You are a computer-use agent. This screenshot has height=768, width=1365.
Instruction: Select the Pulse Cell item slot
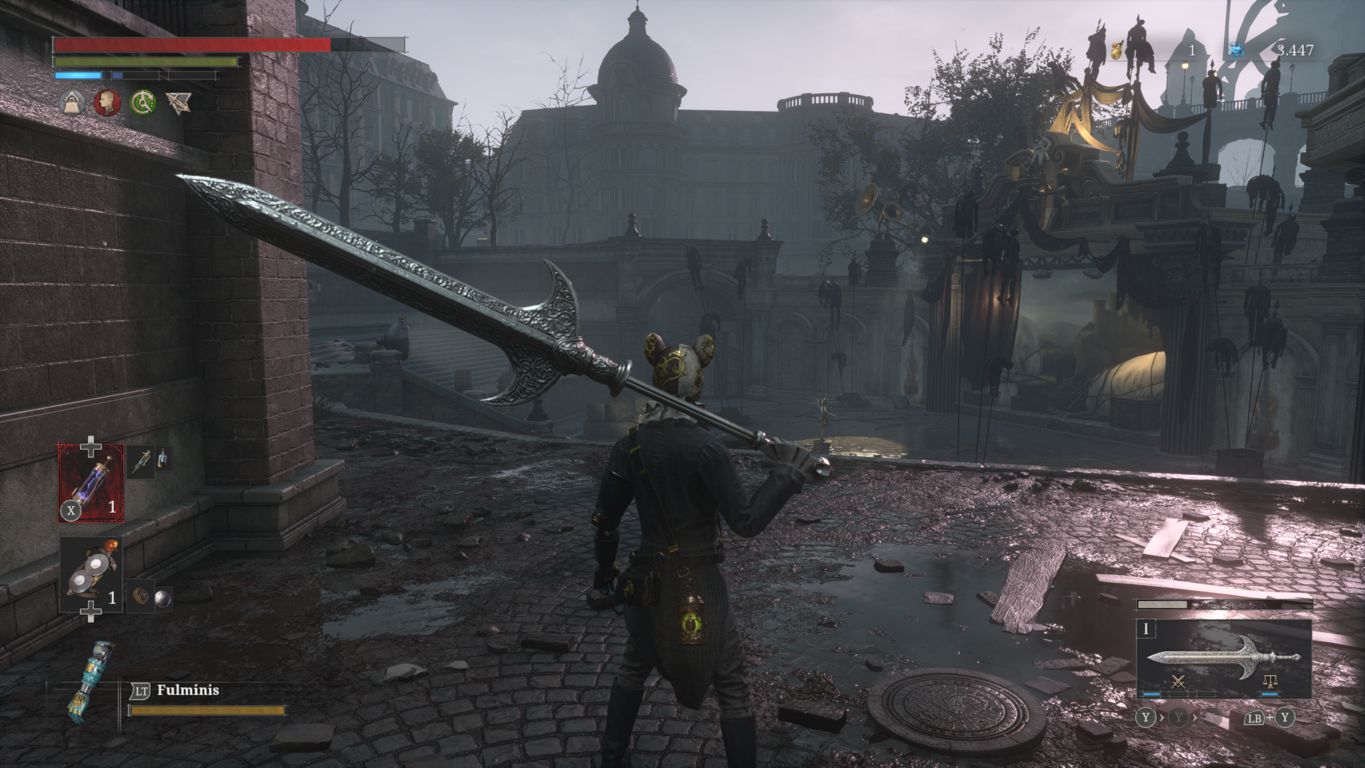point(91,483)
